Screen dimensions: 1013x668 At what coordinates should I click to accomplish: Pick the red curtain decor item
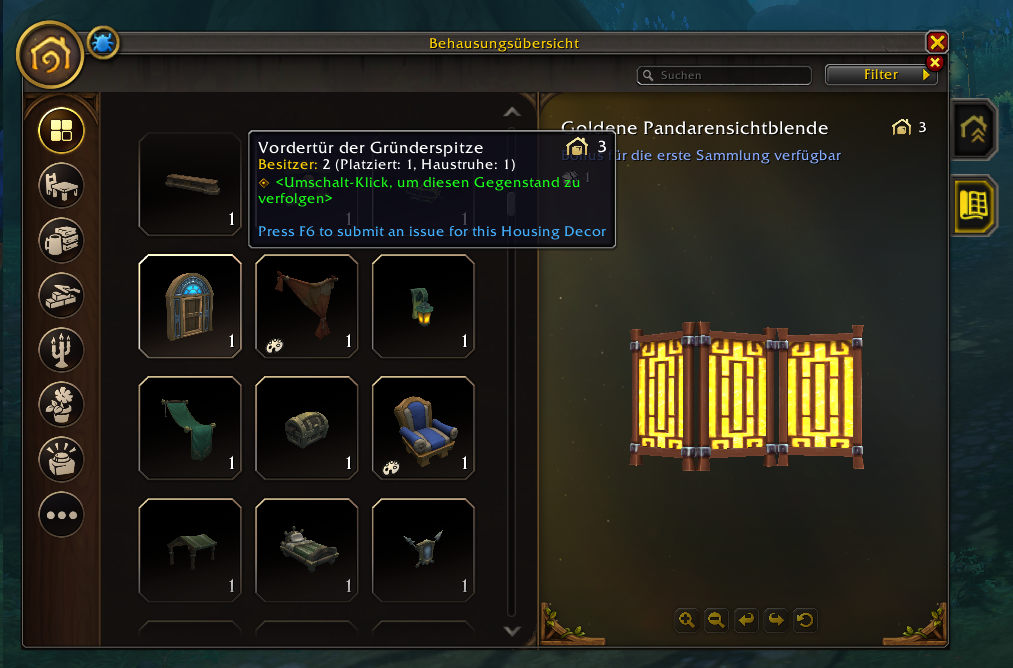[306, 305]
